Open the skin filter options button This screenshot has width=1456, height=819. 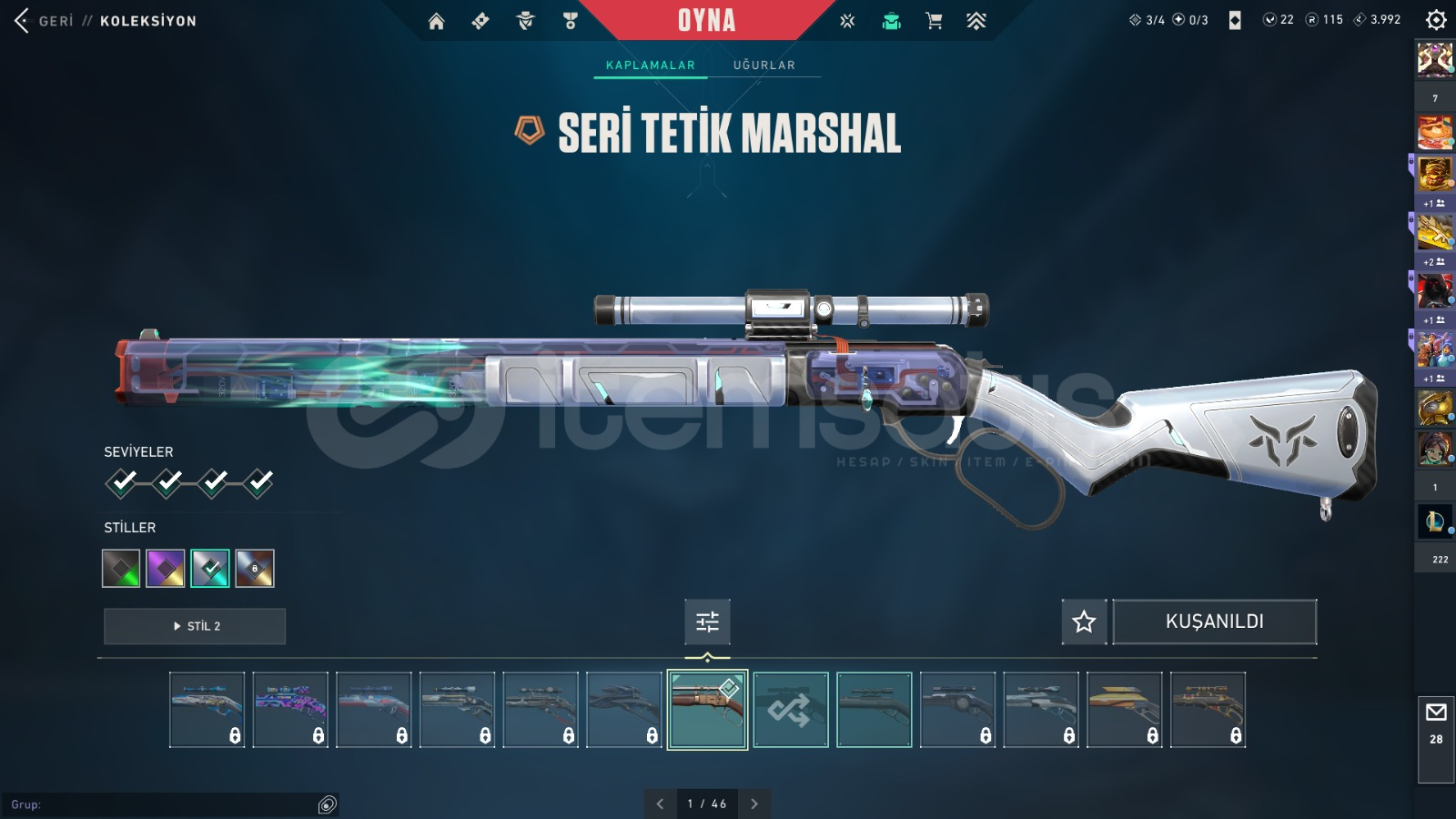coord(707,622)
